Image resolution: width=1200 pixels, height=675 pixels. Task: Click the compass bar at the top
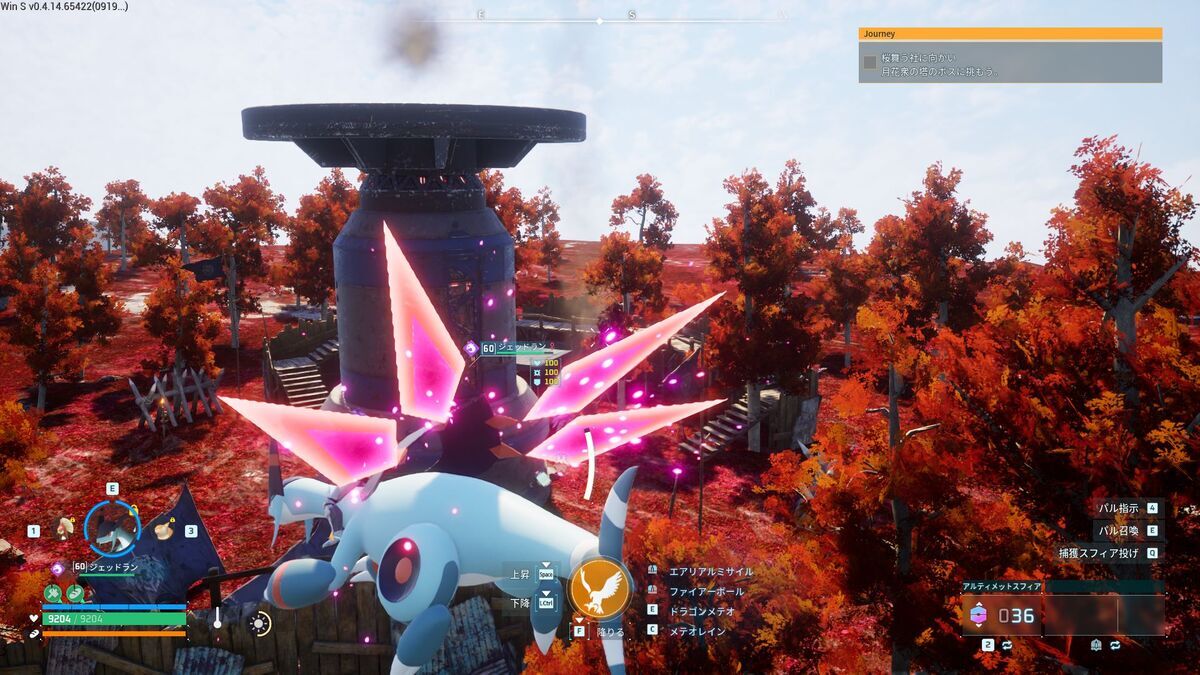click(x=600, y=17)
